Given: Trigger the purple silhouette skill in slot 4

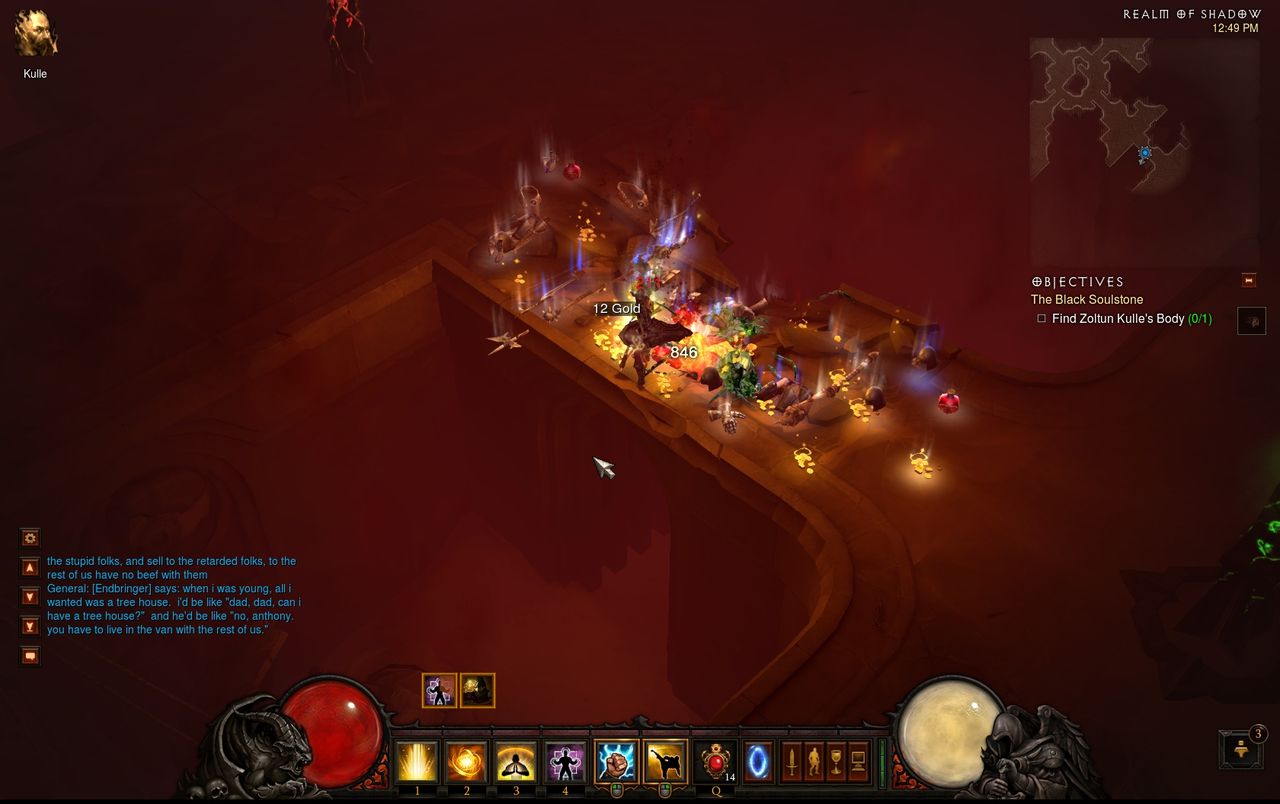Looking at the screenshot, I should point(565,762).
